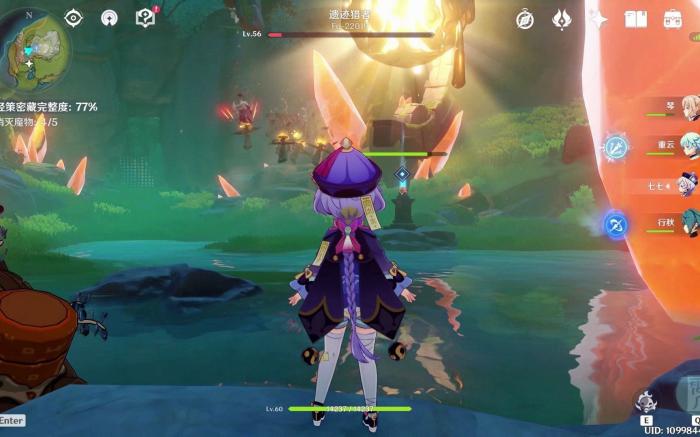The height and width of the screenshot is (437, 700).
Task: Open the round arch icon next to the minimap
Action: [109, 18]
